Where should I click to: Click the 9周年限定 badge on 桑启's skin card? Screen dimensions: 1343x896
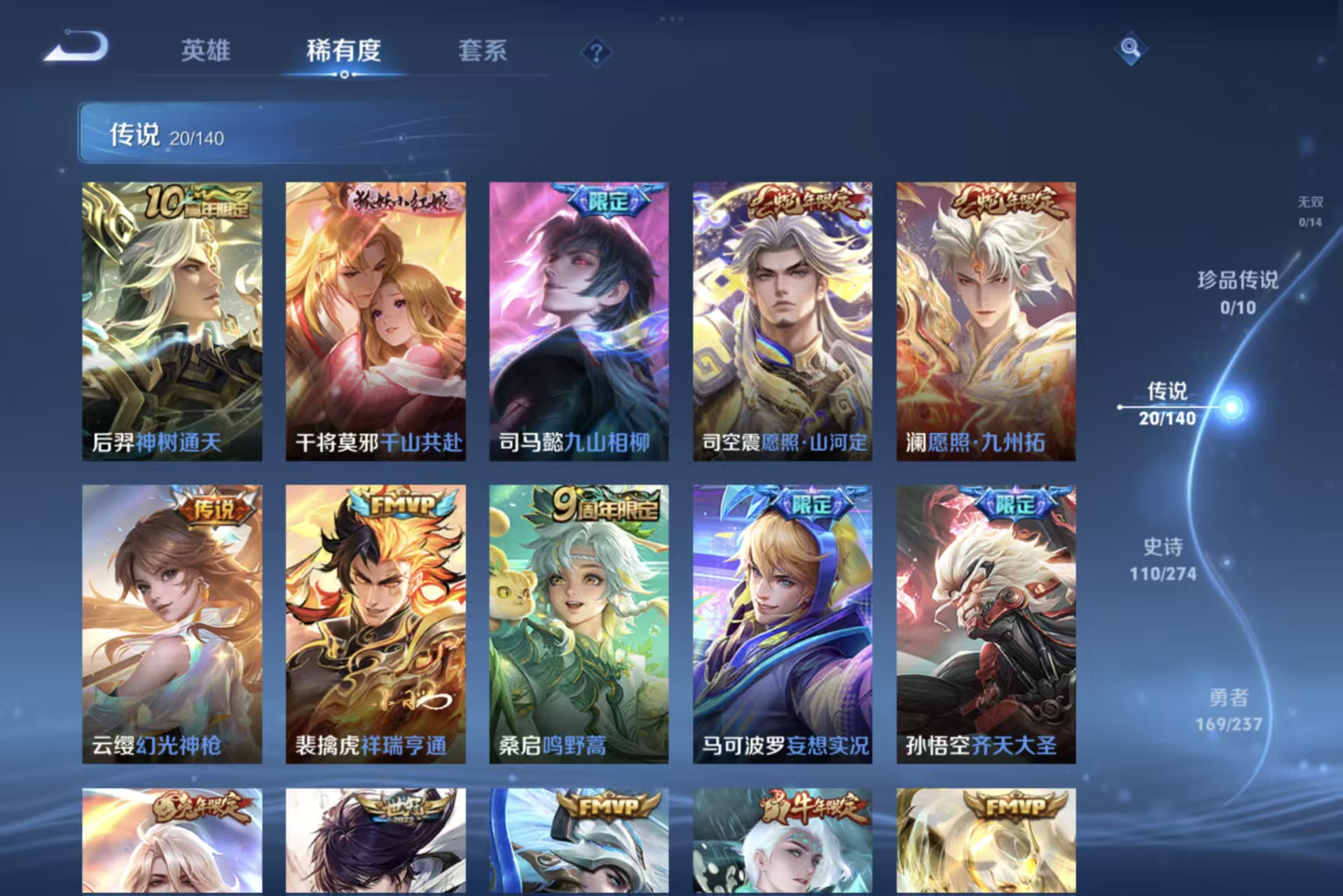tap(595, 506)
